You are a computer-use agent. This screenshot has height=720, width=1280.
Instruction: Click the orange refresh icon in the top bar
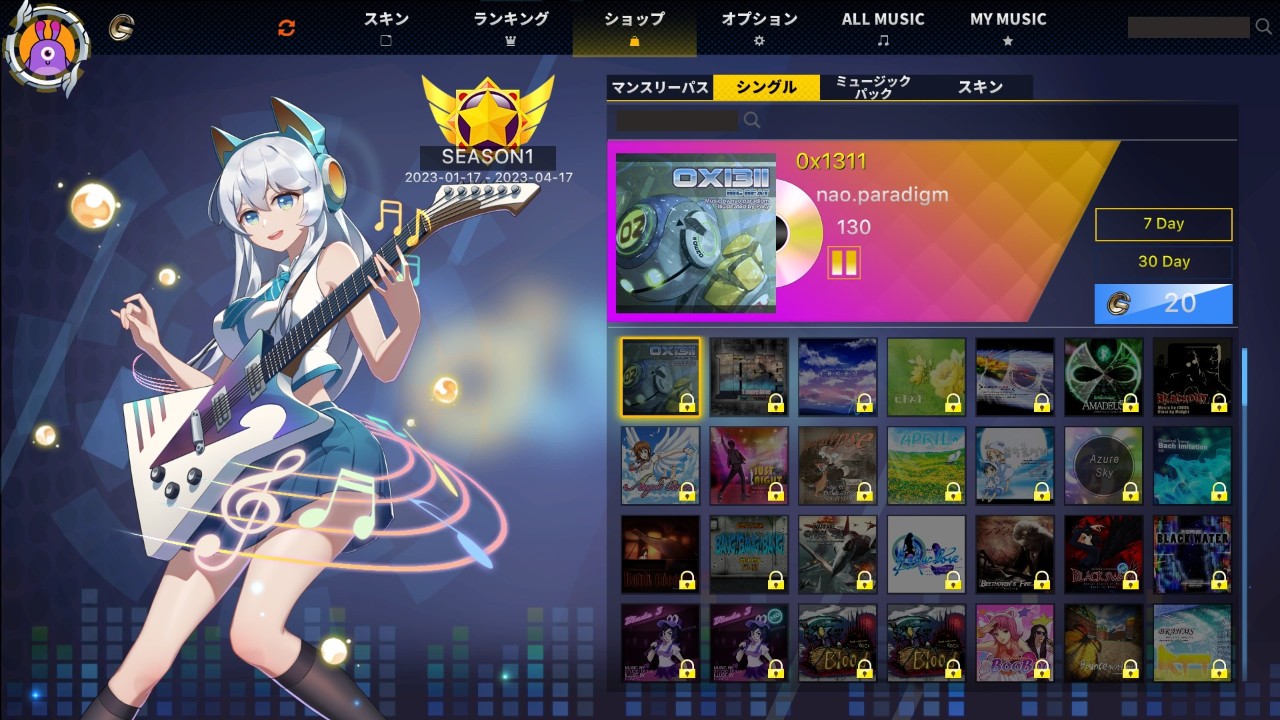click(x=286, y=28)
